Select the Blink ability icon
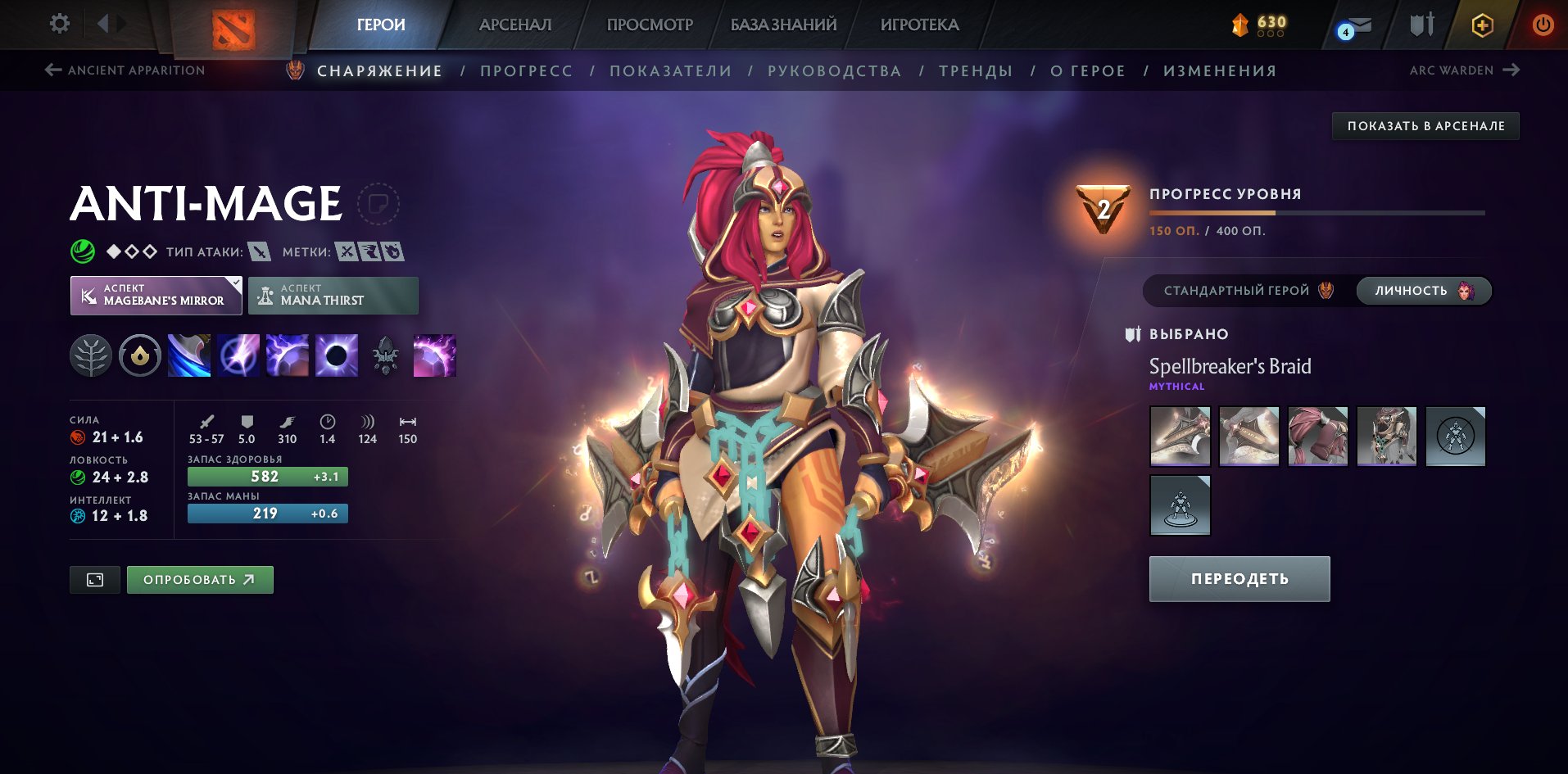This screenshot has width=1568, height=774. [238, 355]
